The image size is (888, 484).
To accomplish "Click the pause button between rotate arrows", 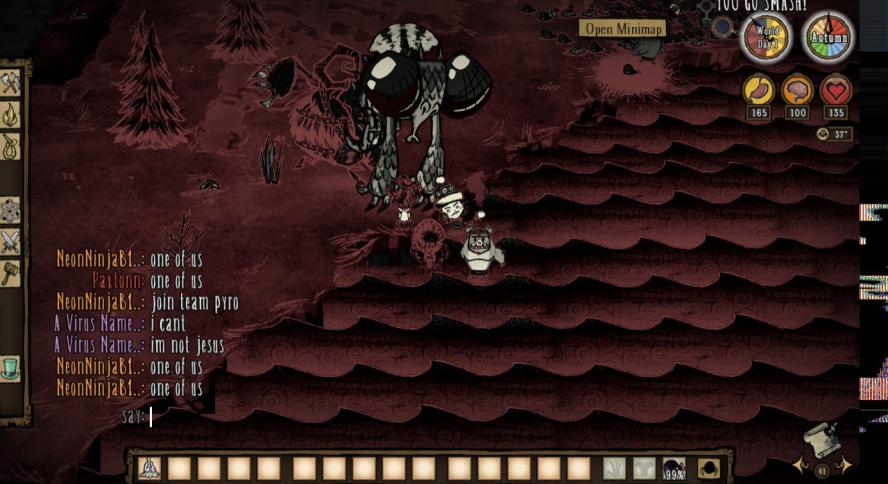I will pyautogui.click(x=823, y=470).
